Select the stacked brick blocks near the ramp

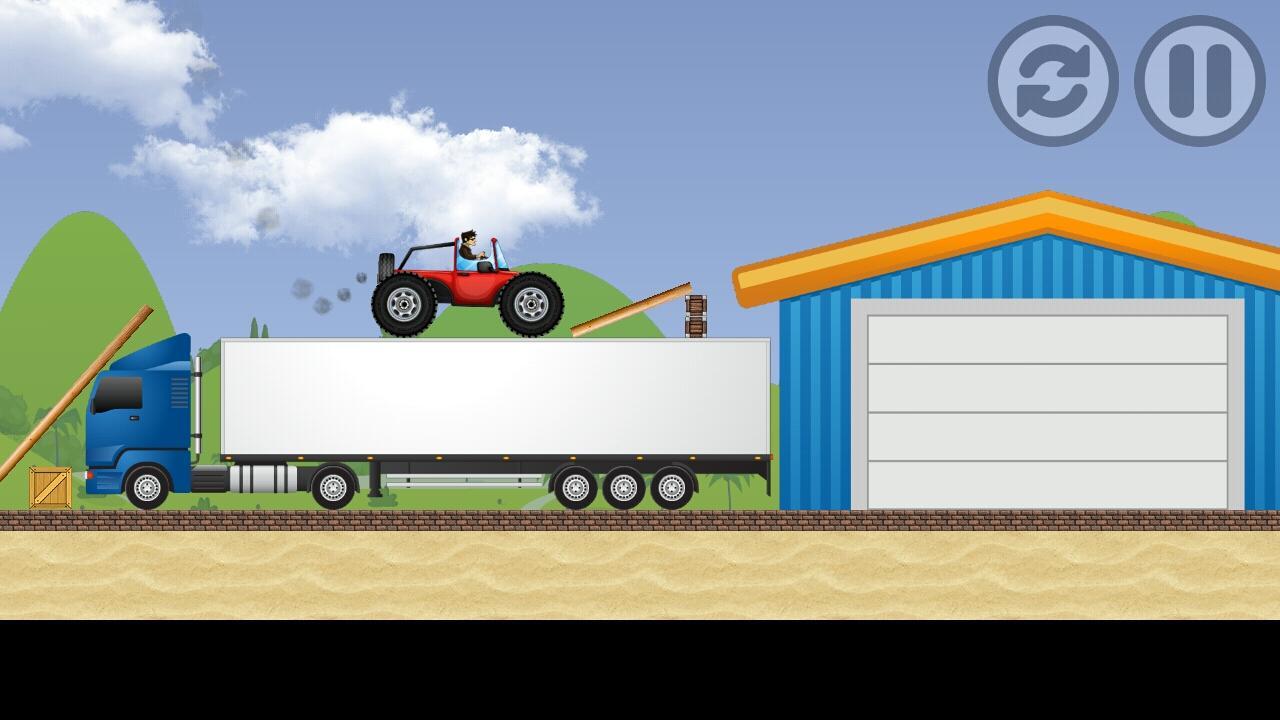[695, 315]
